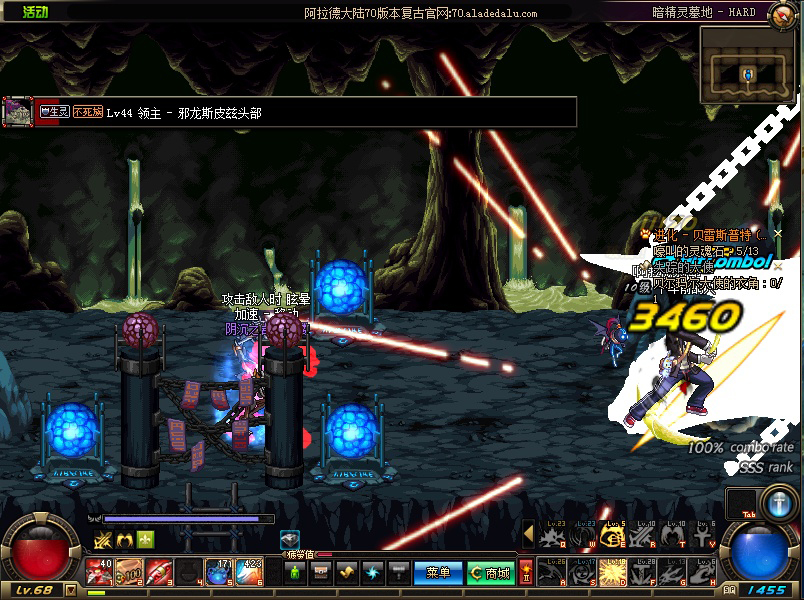Use the item in hotbar slot 2
The width and height of the screenshot is (804, 600).
[x=128, y=572]
